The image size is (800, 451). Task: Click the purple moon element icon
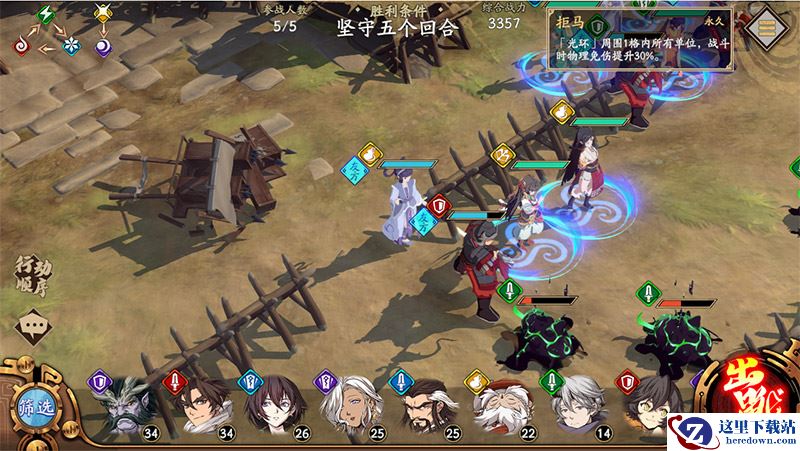105,46
